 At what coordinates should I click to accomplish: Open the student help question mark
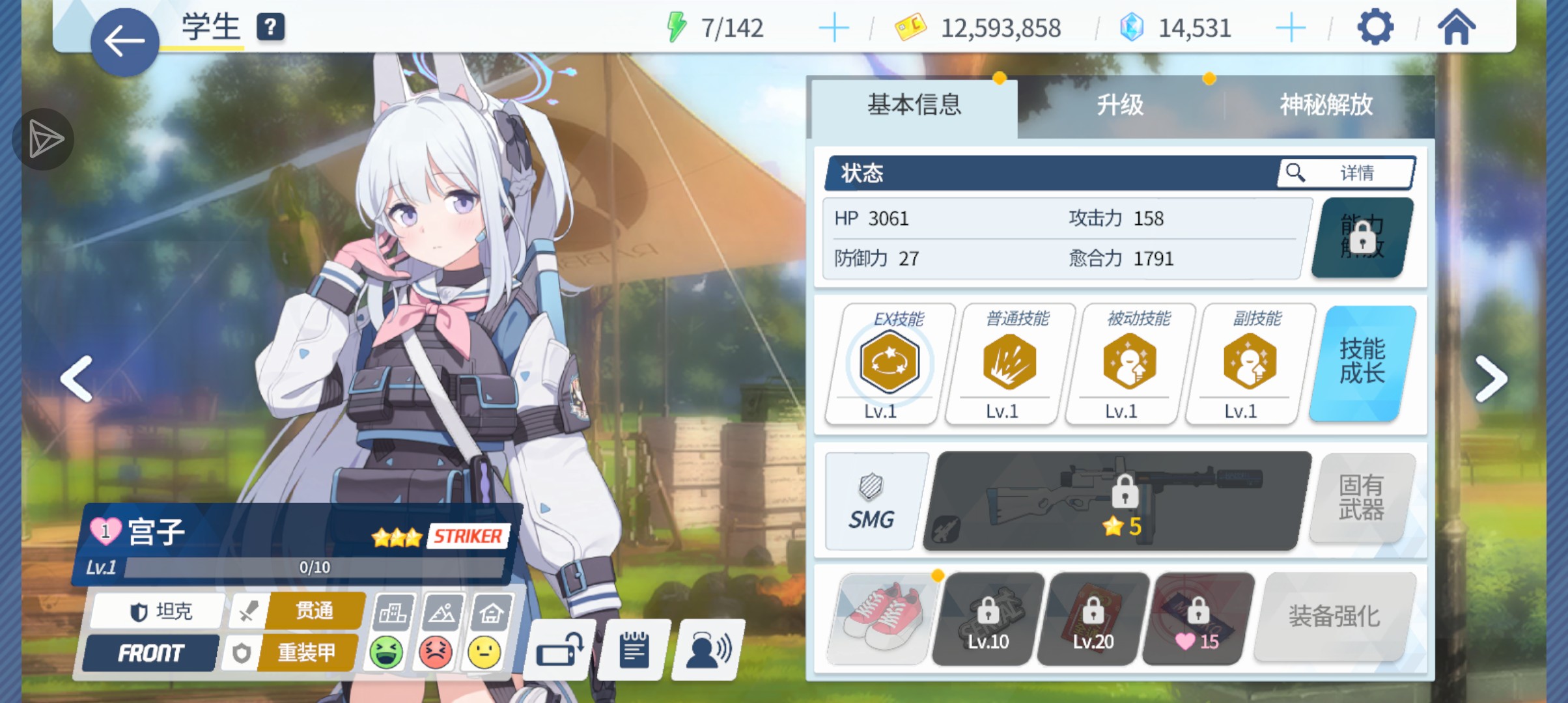point(270,27)
